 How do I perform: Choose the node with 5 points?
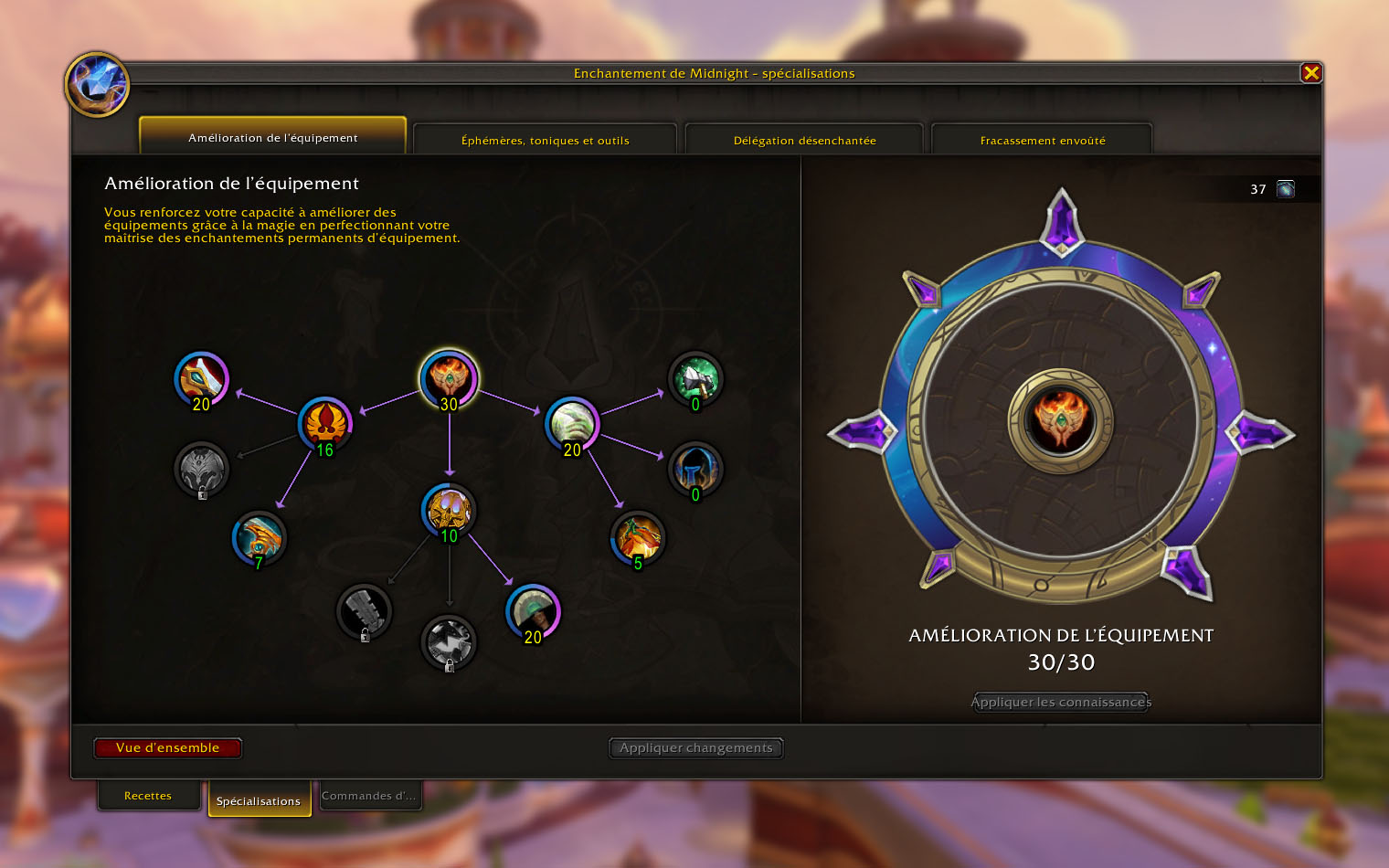[638, 537]
